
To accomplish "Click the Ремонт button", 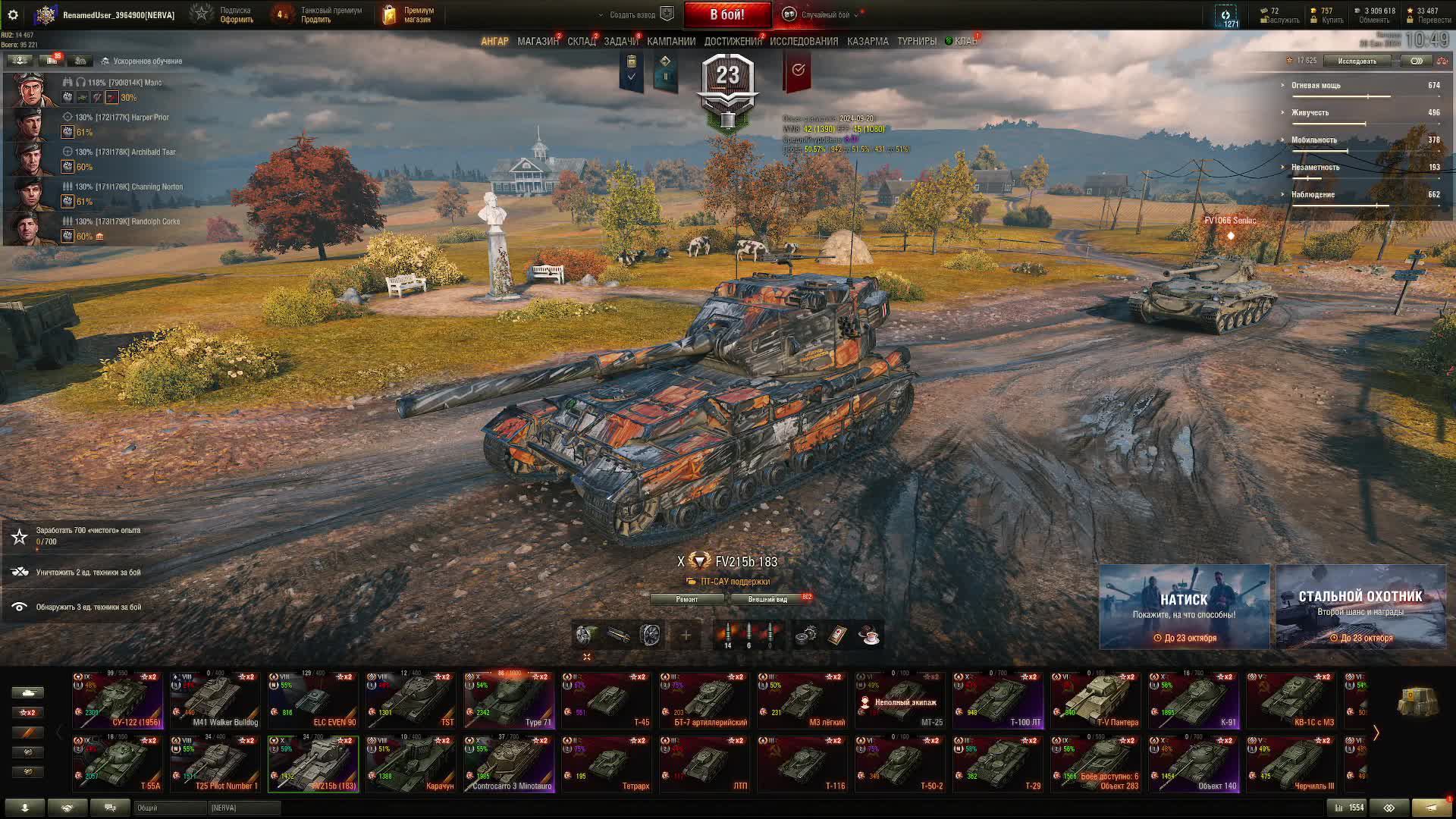I will 687,599.
